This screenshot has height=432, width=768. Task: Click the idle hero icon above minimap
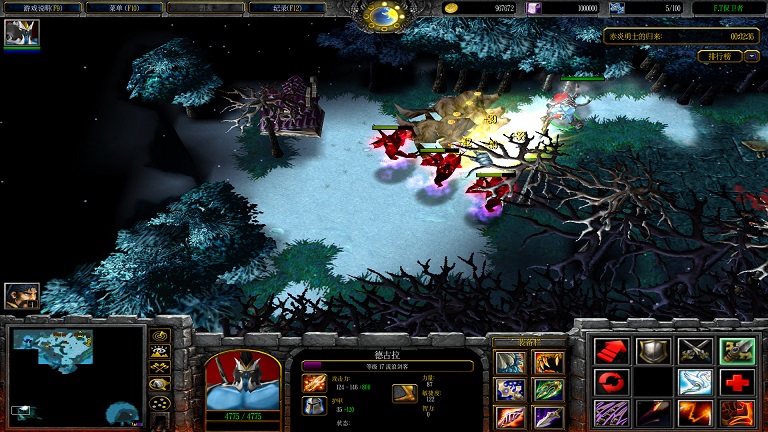point(21,295)
